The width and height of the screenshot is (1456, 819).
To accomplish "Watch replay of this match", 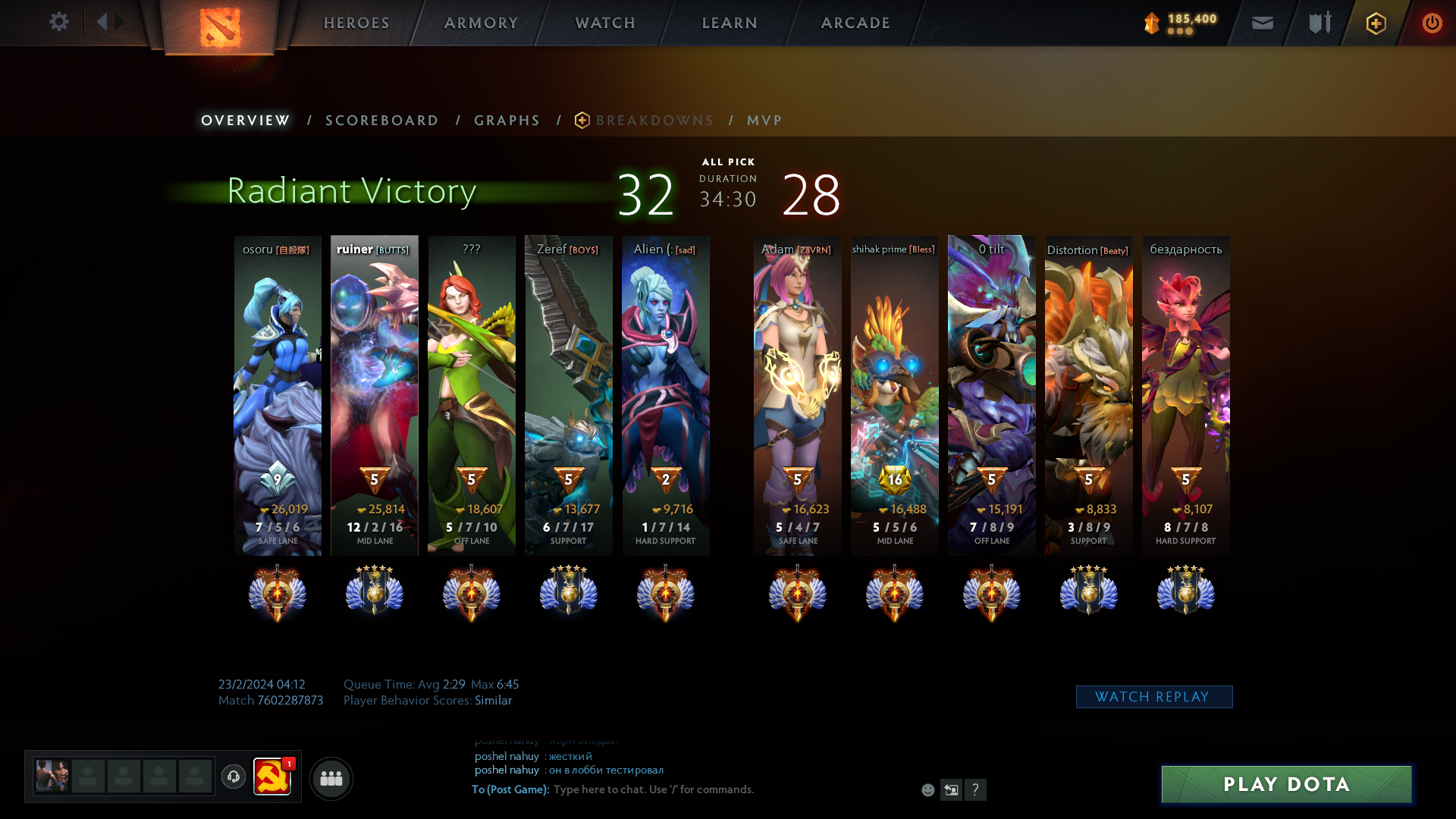I will (x=1153, y=697).
